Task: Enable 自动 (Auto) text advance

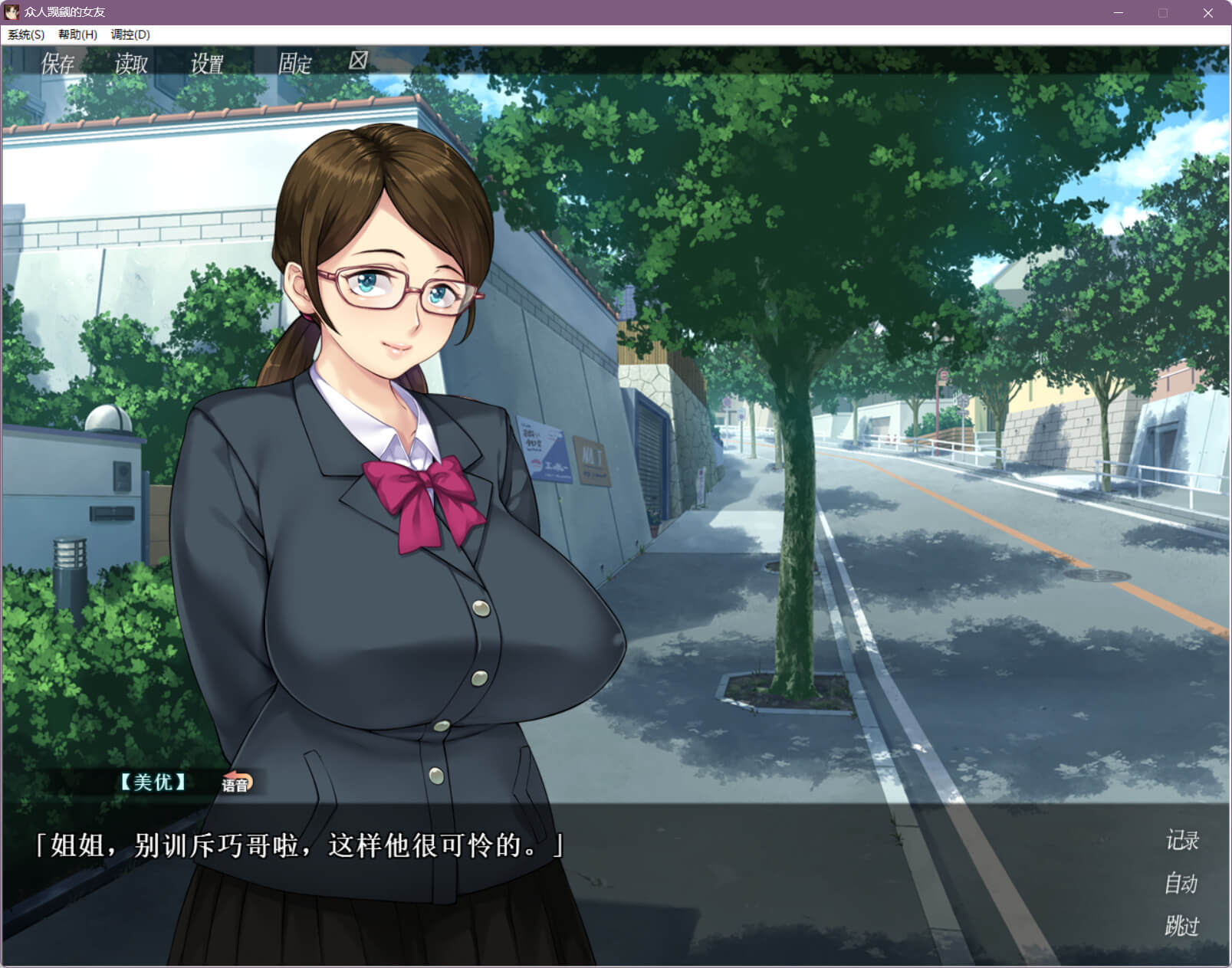Action: coord(1181,884)
